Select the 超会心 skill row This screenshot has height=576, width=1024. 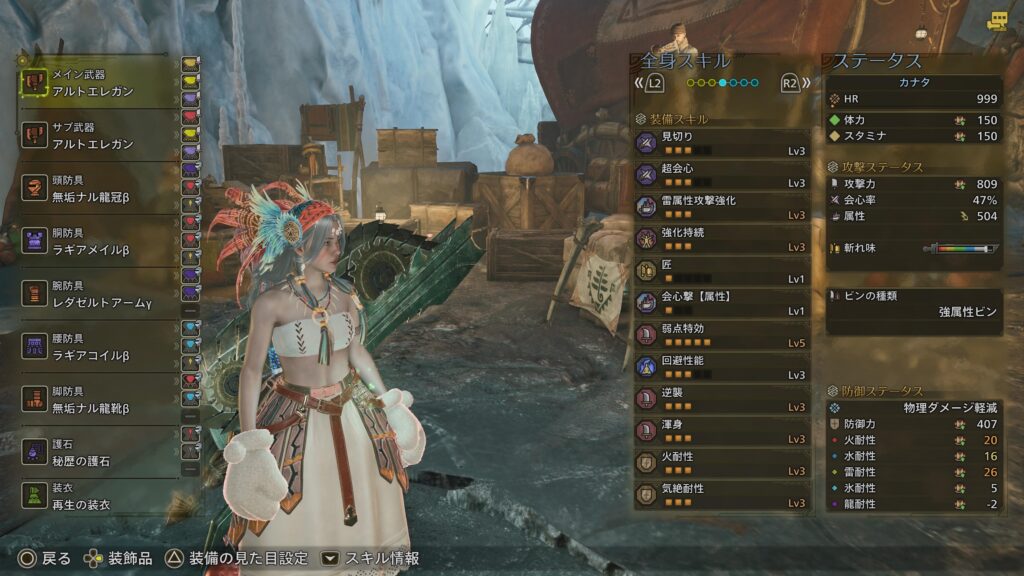[x=722, y=175]
